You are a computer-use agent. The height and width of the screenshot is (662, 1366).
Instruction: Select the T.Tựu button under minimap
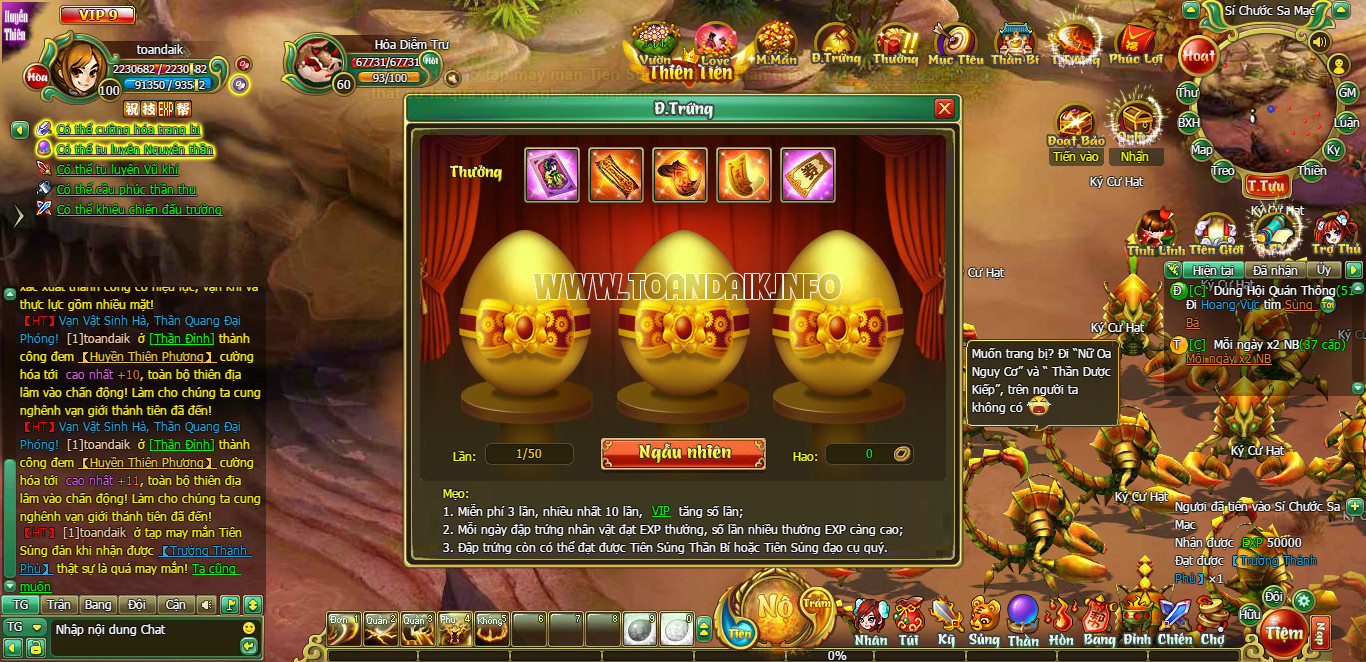tap(1265, 186)
